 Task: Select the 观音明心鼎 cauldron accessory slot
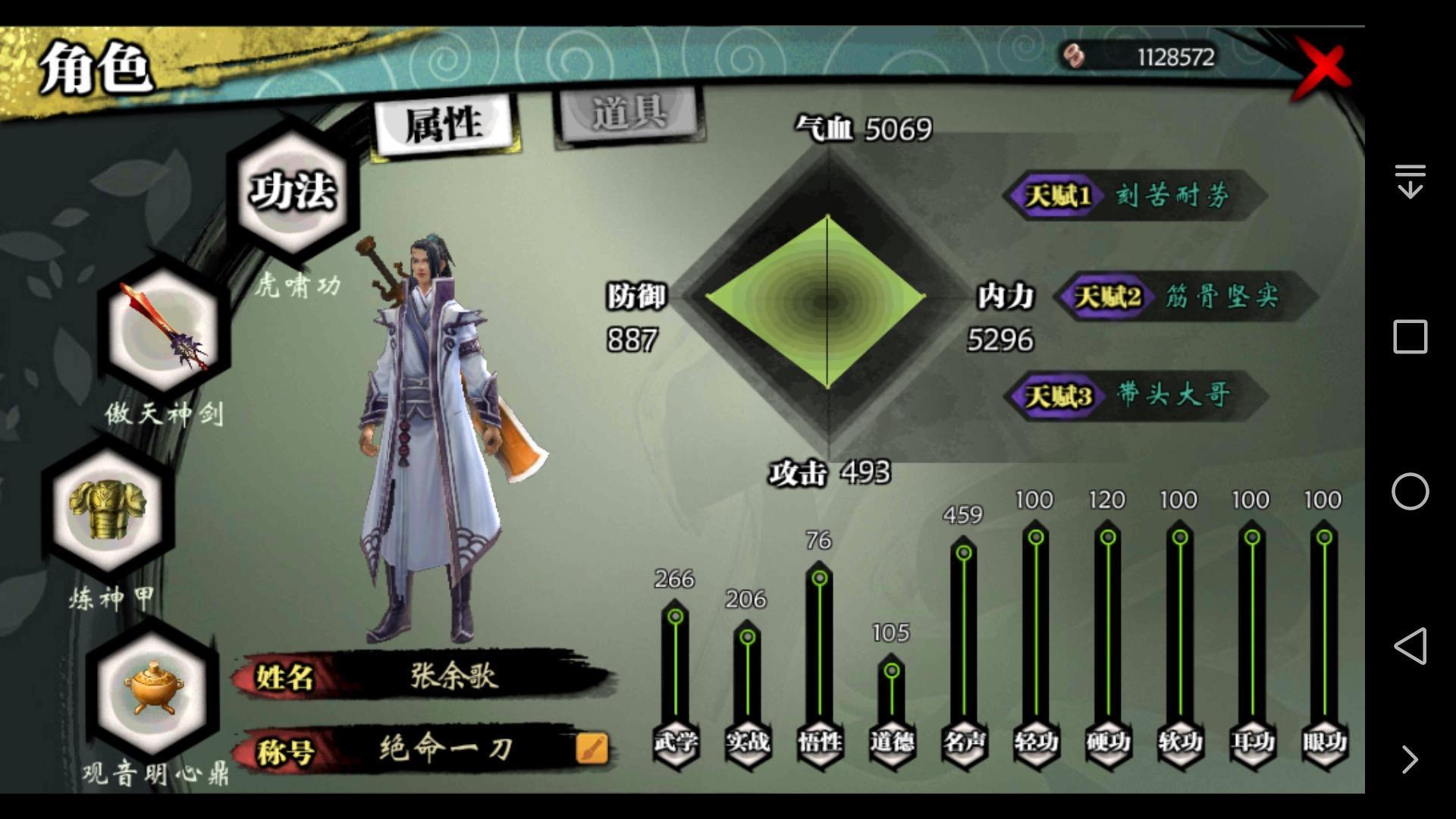pyautogui.click(x=152, y=689)
